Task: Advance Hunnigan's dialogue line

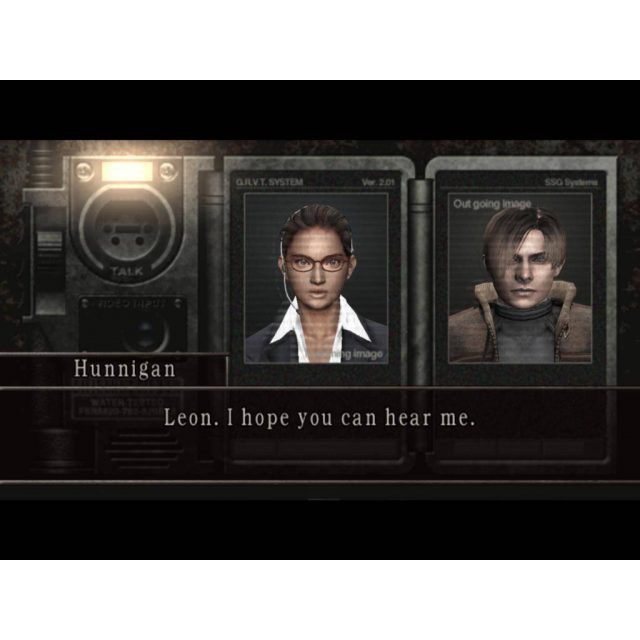Action: 319,418
